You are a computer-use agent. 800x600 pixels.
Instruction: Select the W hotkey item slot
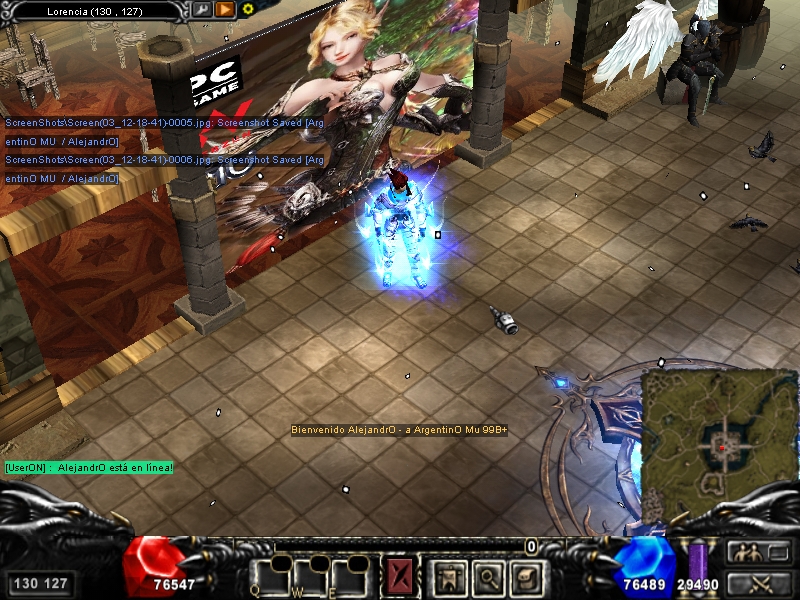click(x=312, y=577)
